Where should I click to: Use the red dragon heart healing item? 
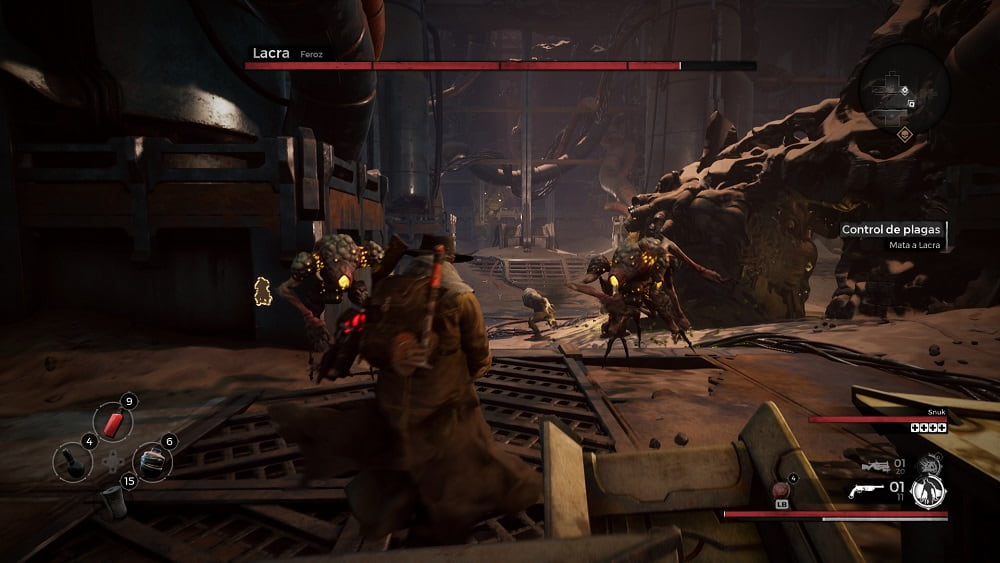click(780, 490)
